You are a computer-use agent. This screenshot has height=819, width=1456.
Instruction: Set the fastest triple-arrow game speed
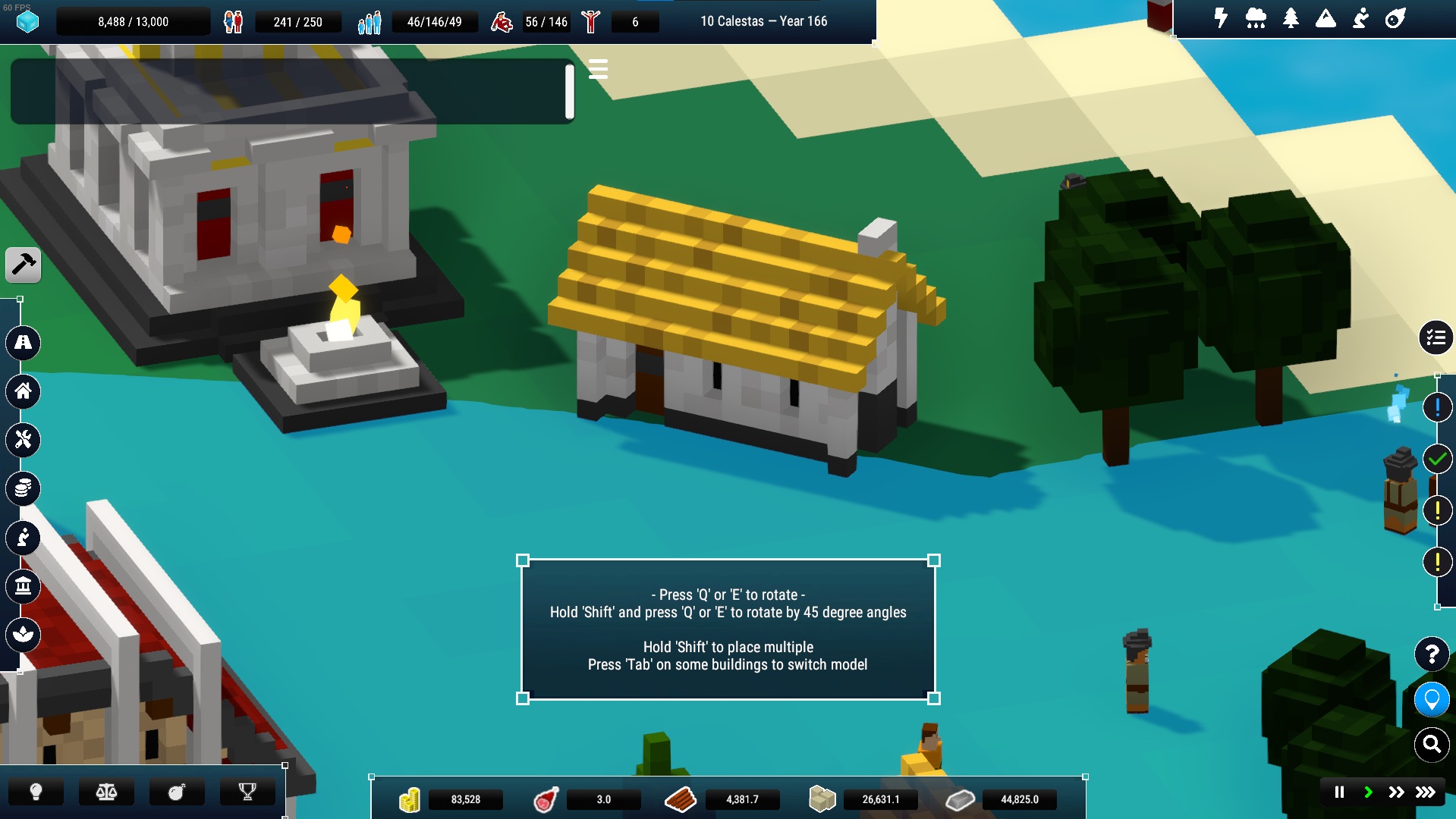click(x=1426, y=792)
